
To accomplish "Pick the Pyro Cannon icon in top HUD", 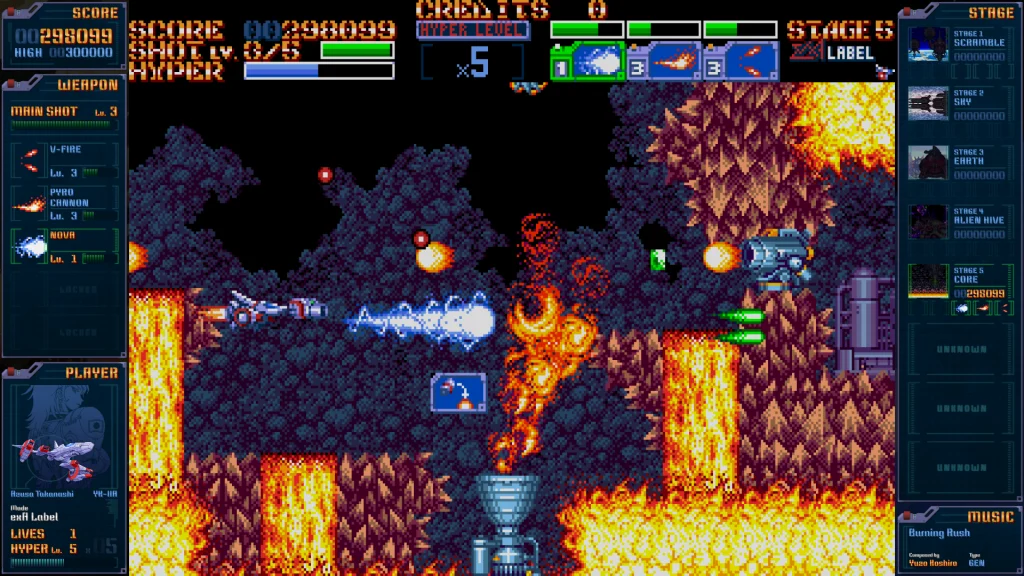I will (x=662, y=63).
